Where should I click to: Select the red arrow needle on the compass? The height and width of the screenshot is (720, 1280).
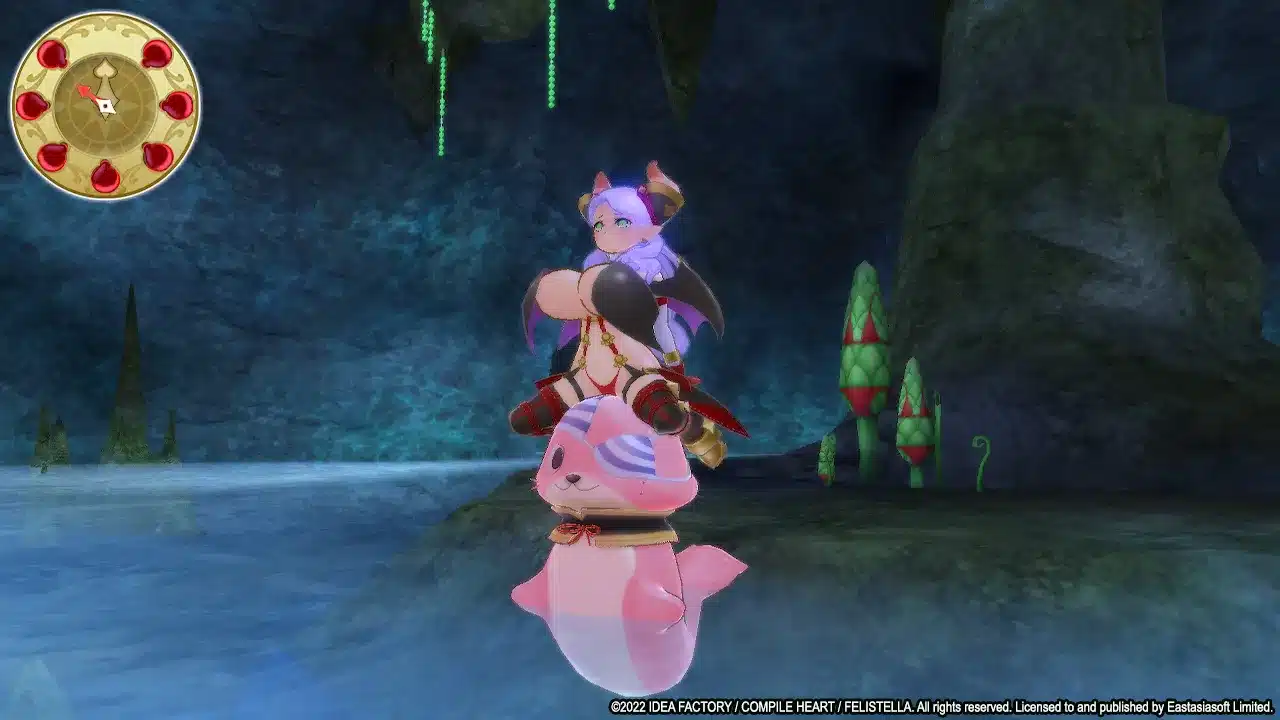pos(88,93)
